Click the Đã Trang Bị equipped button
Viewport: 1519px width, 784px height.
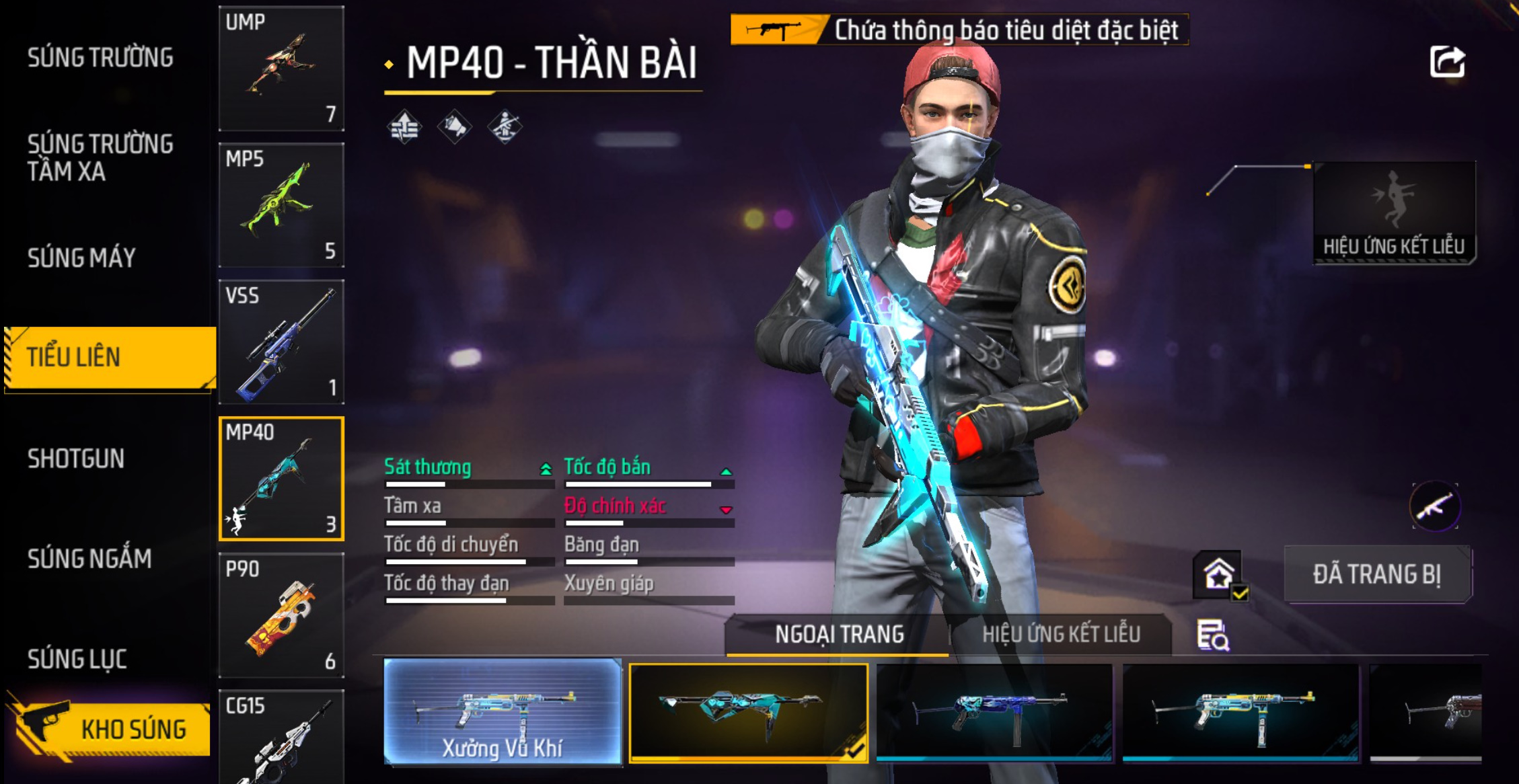tap(1376, 574)
